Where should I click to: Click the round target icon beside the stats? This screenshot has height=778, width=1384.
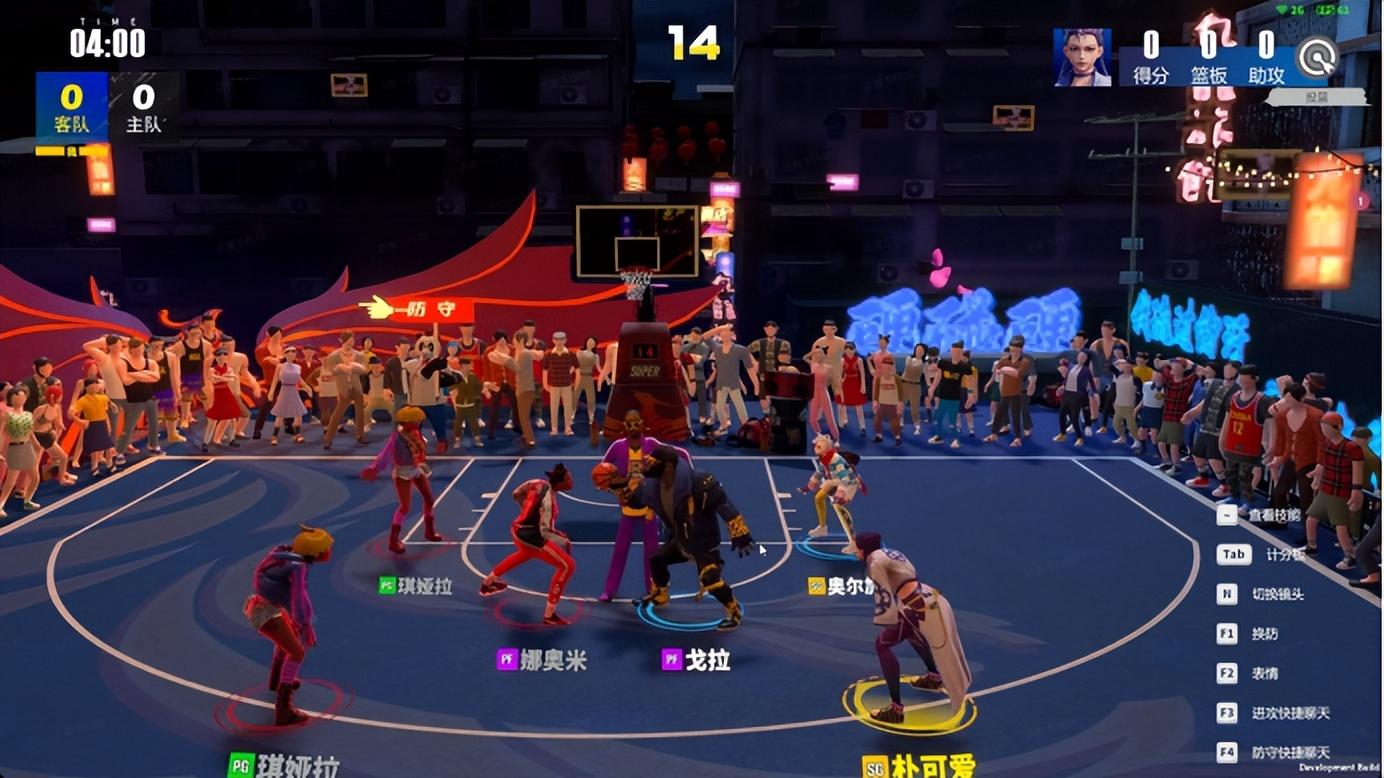[1318, 56]
